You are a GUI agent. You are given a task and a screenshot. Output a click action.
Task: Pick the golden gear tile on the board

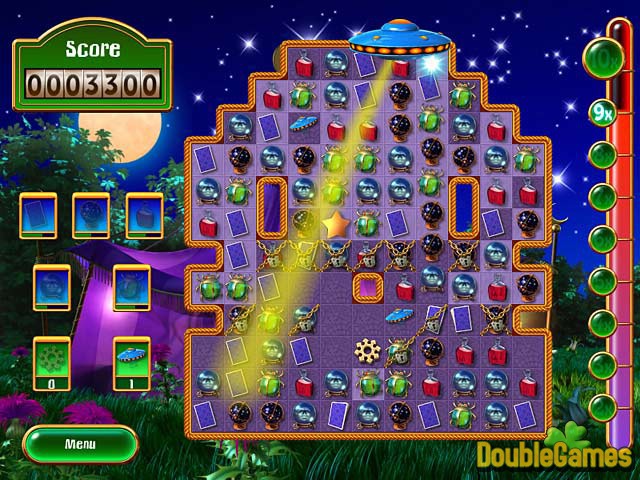point(369,351)
